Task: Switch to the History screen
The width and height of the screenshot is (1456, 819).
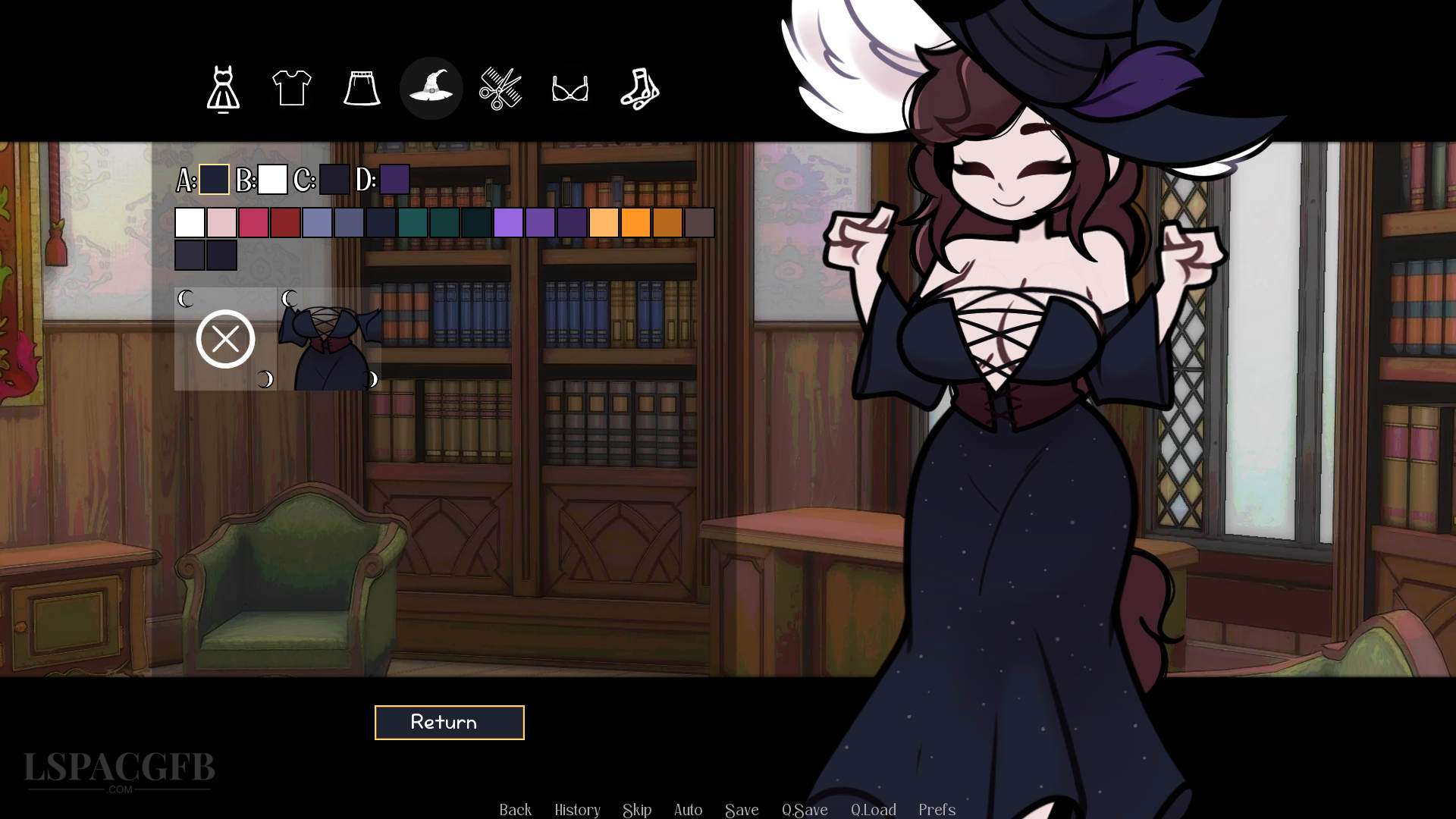Action: click(x=576, y=810)
